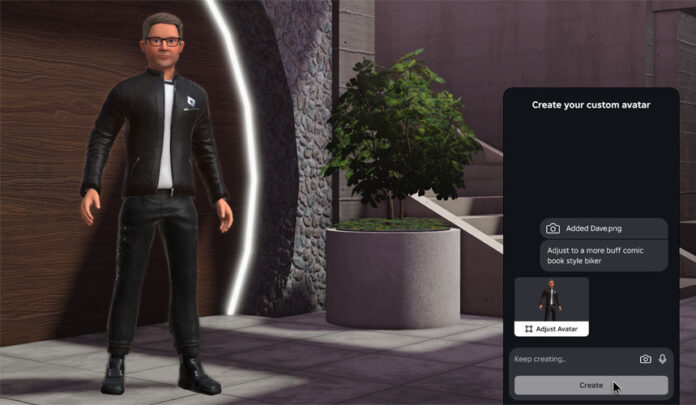Open the Adjust Avatar option
This screenshot has height=405, width=696.
coord(551,329)
